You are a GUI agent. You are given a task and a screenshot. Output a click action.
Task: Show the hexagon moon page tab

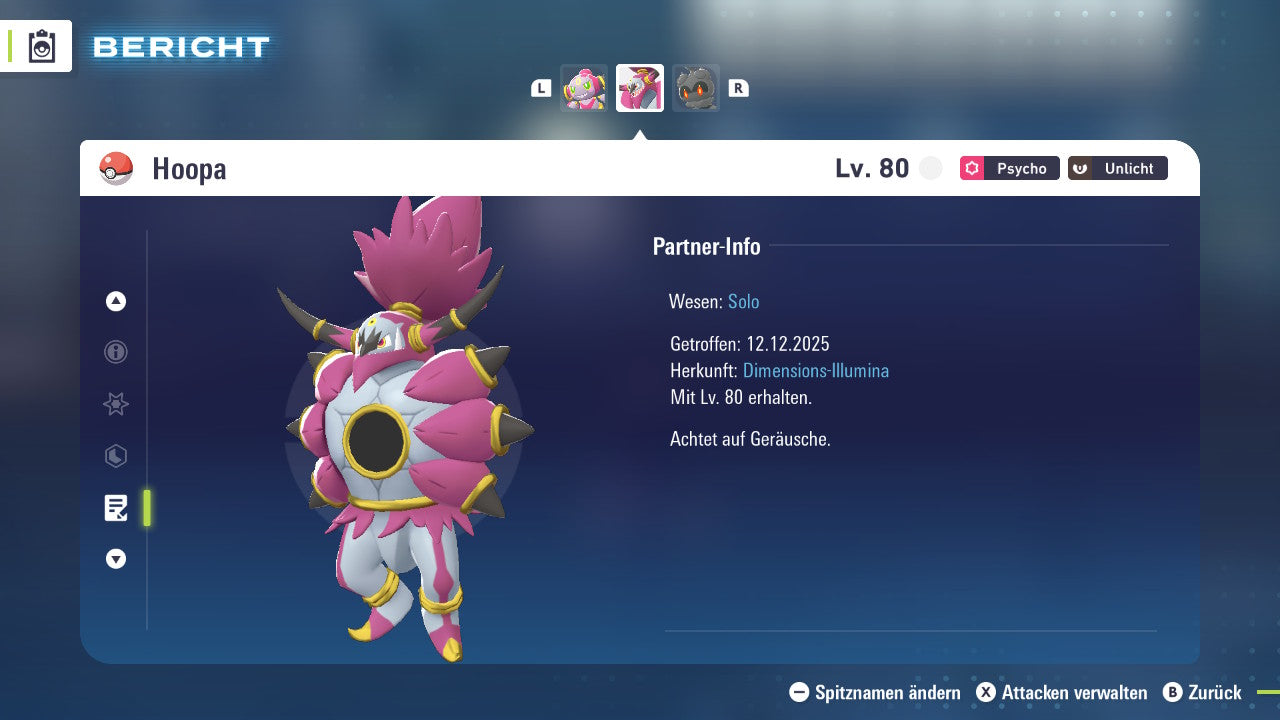point(116,456)
